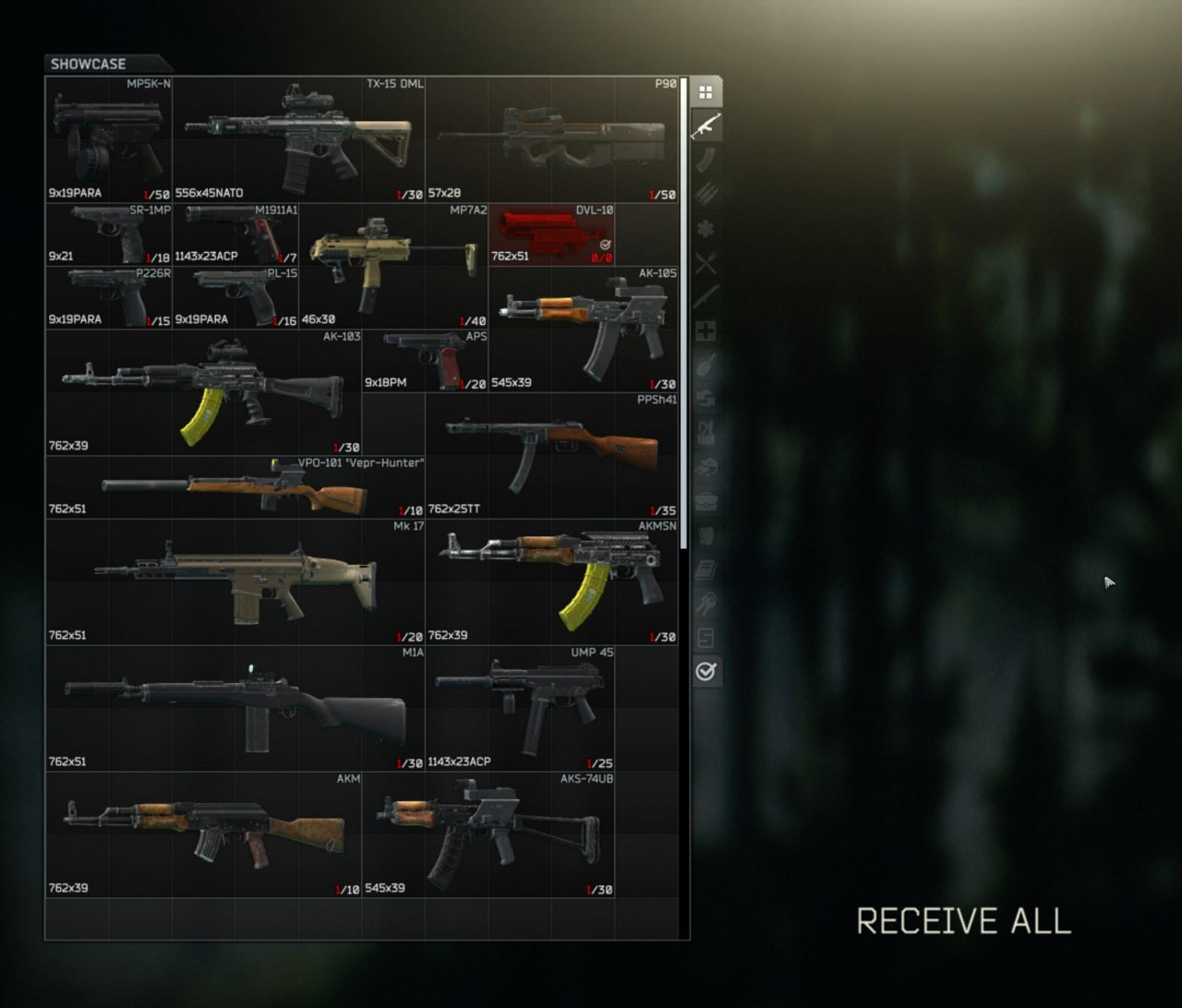Select the tan MP7A2 weapon
The image size is (1182, 1008).
click(393, 266)
